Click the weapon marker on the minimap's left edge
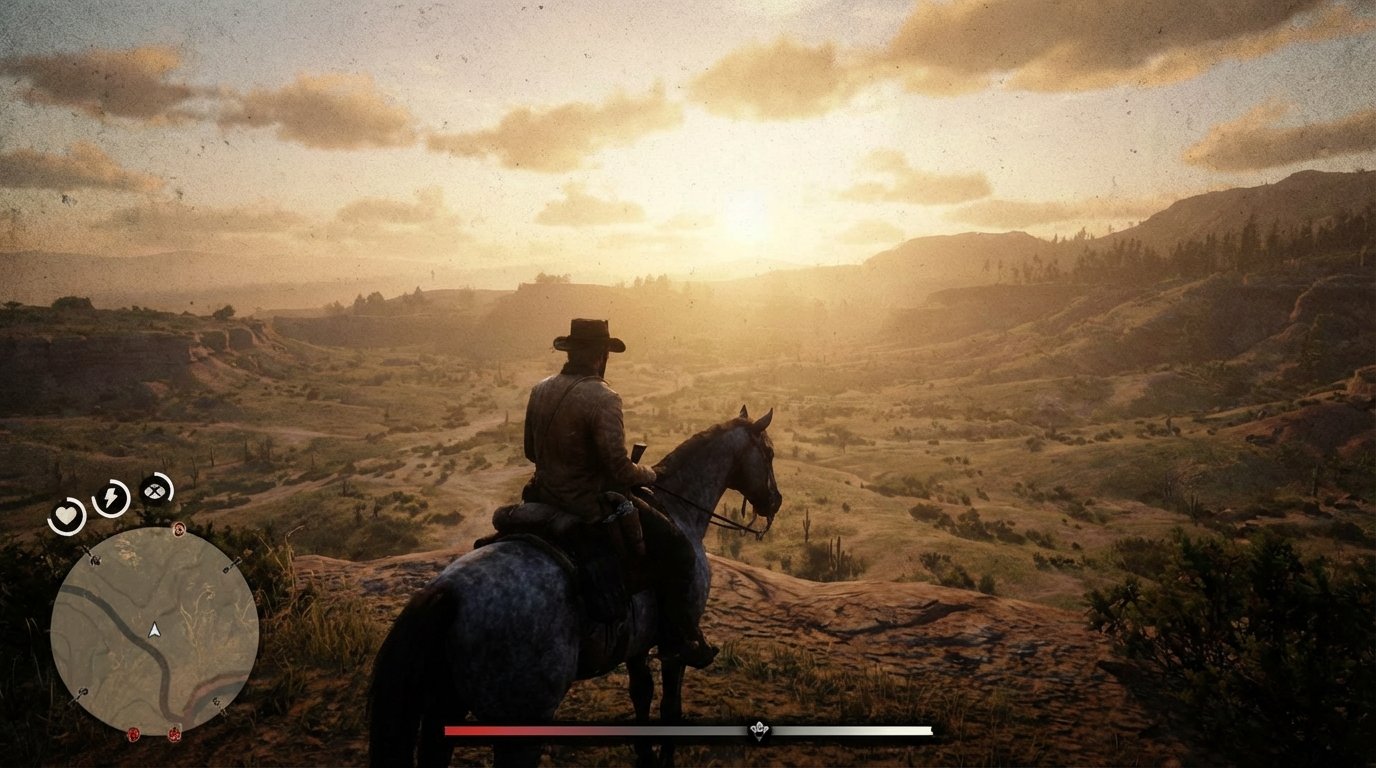This screenshot has width=1376, height=768. pyautogui.click(x=94, y=560)
